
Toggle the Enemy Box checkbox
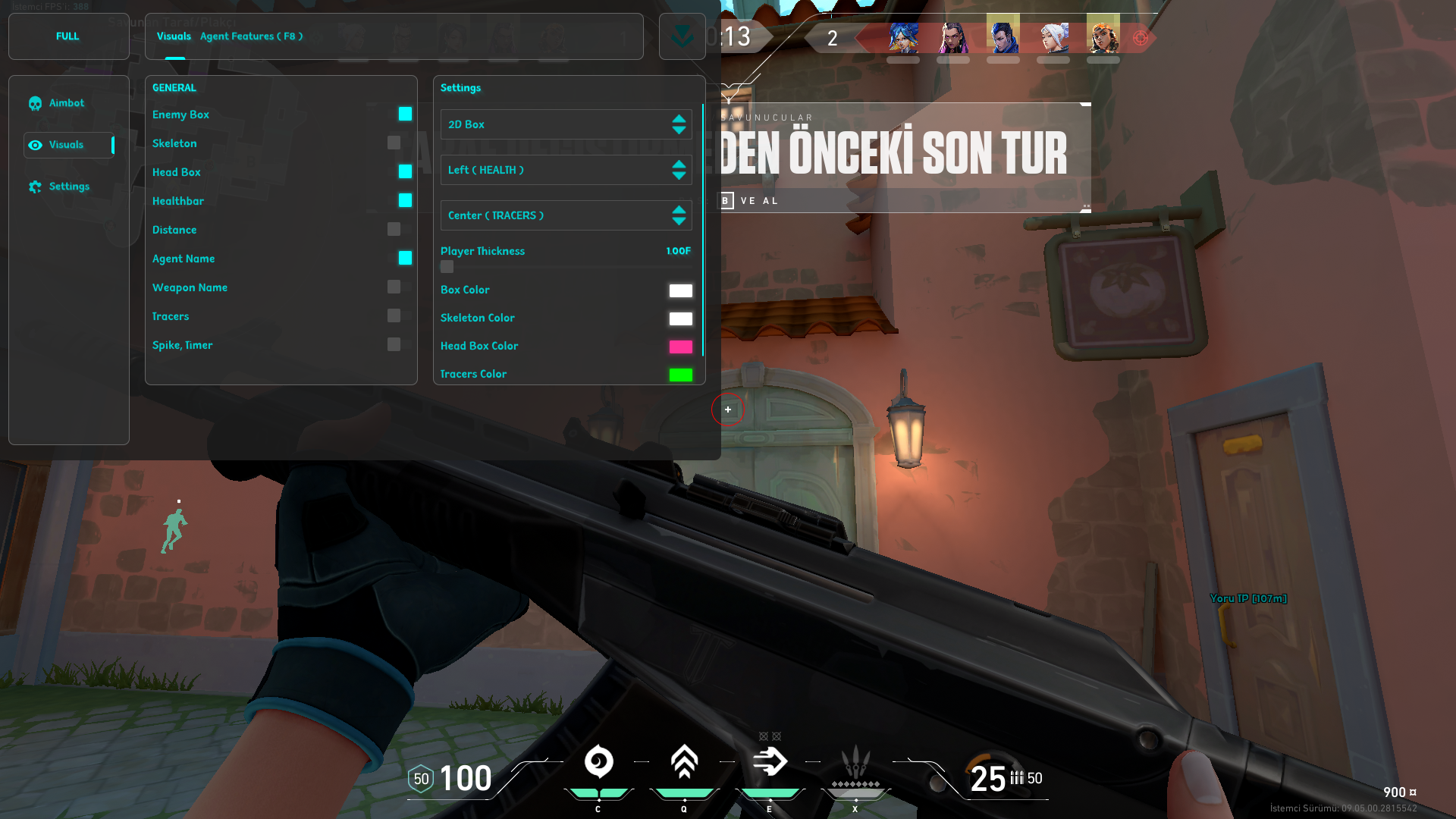coord(405,114)
